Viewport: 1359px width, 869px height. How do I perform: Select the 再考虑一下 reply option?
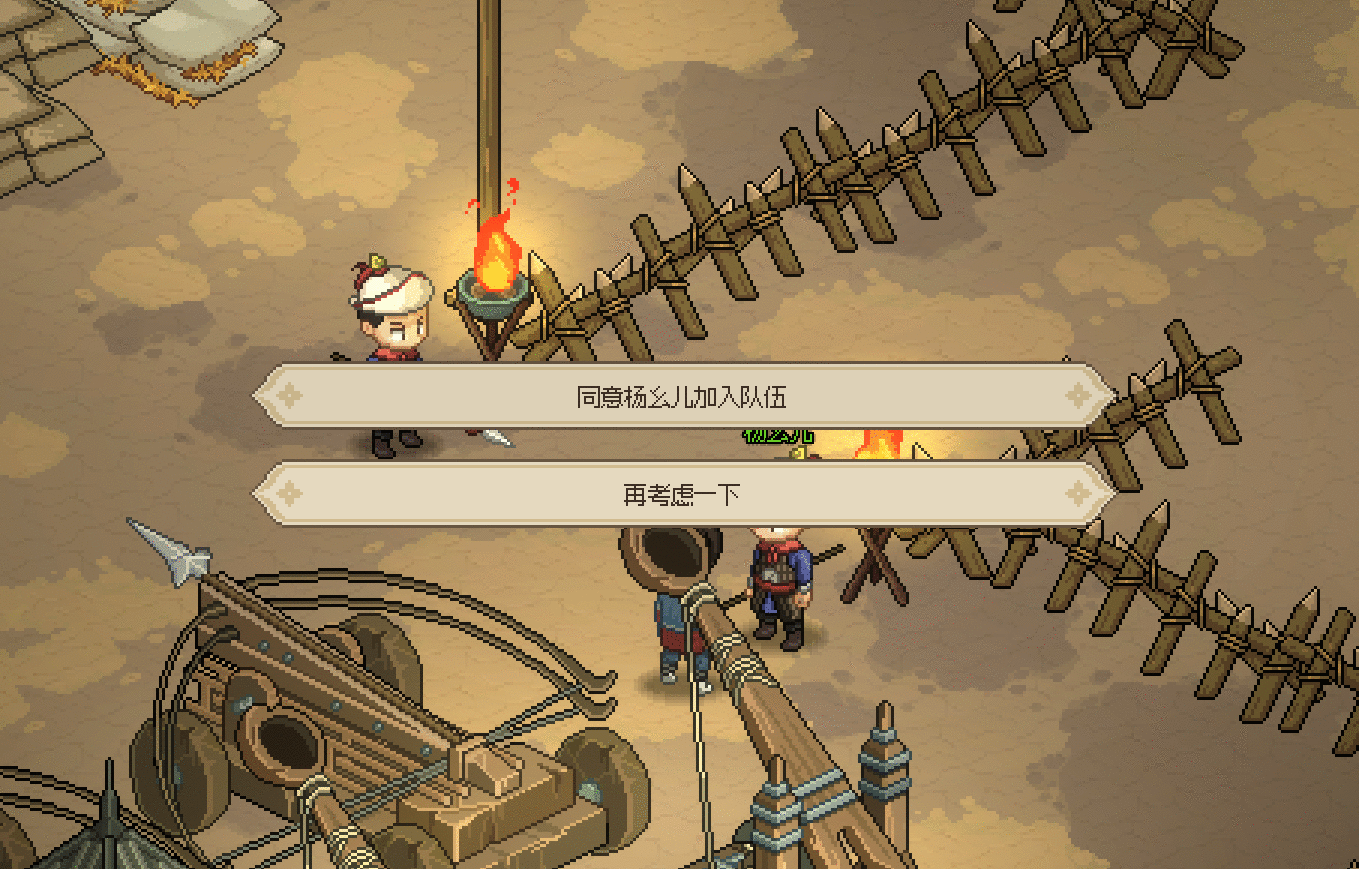click(x=682, y=494)
